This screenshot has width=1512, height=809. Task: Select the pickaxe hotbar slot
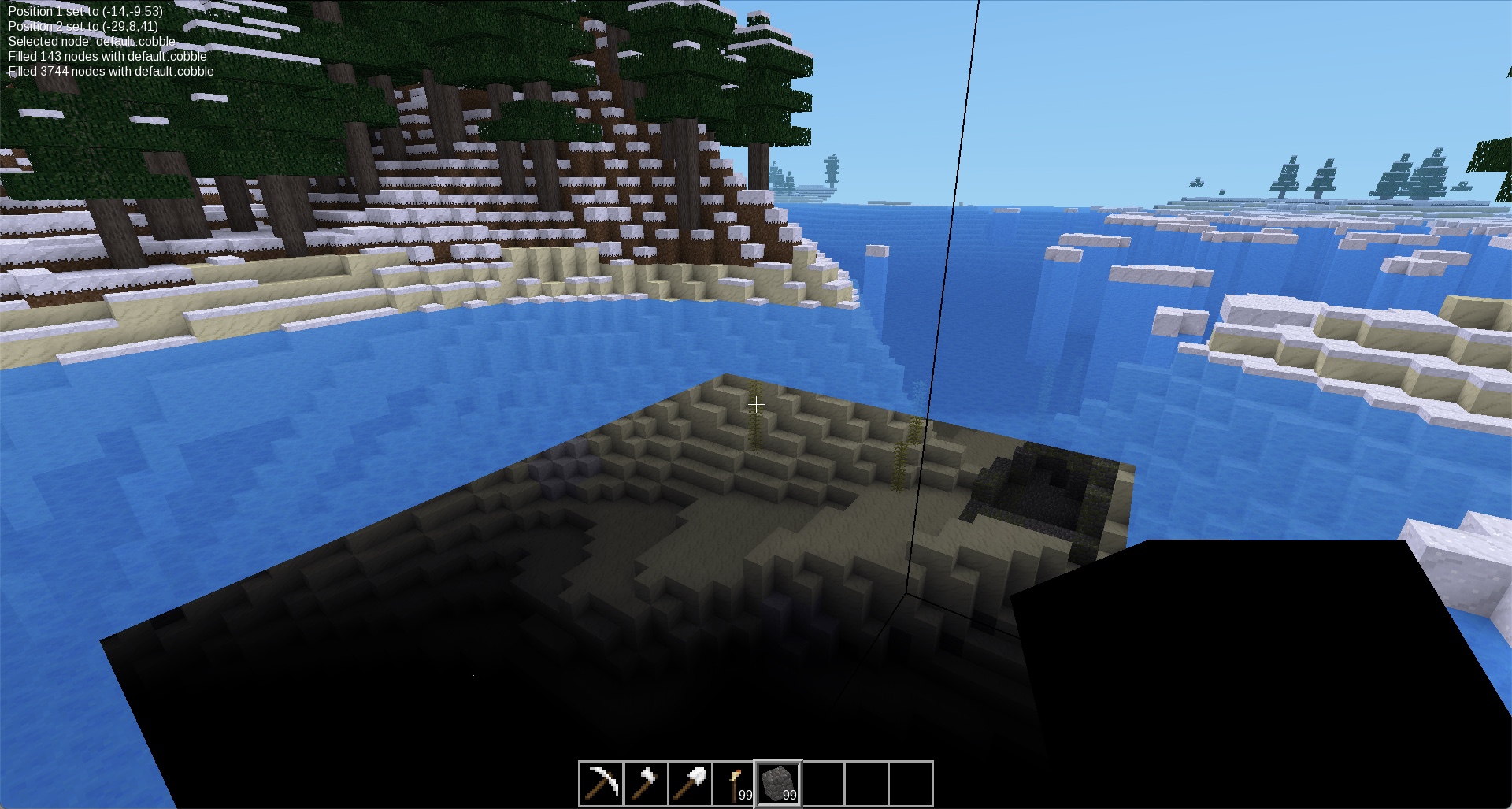[x=601, y=784]
